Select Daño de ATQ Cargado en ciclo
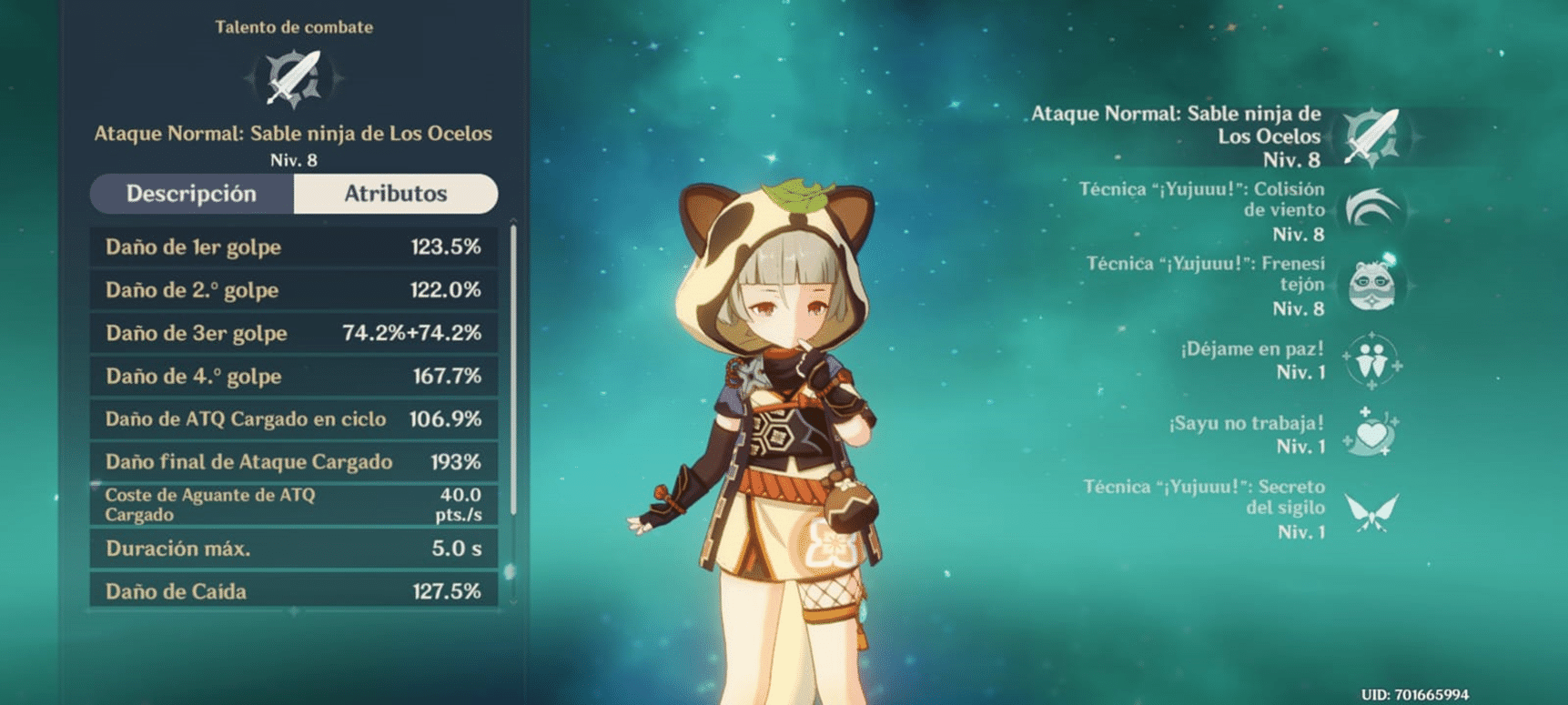This screenshot has width=1568, height=705. pyautogui.click(x=293, y=418)
